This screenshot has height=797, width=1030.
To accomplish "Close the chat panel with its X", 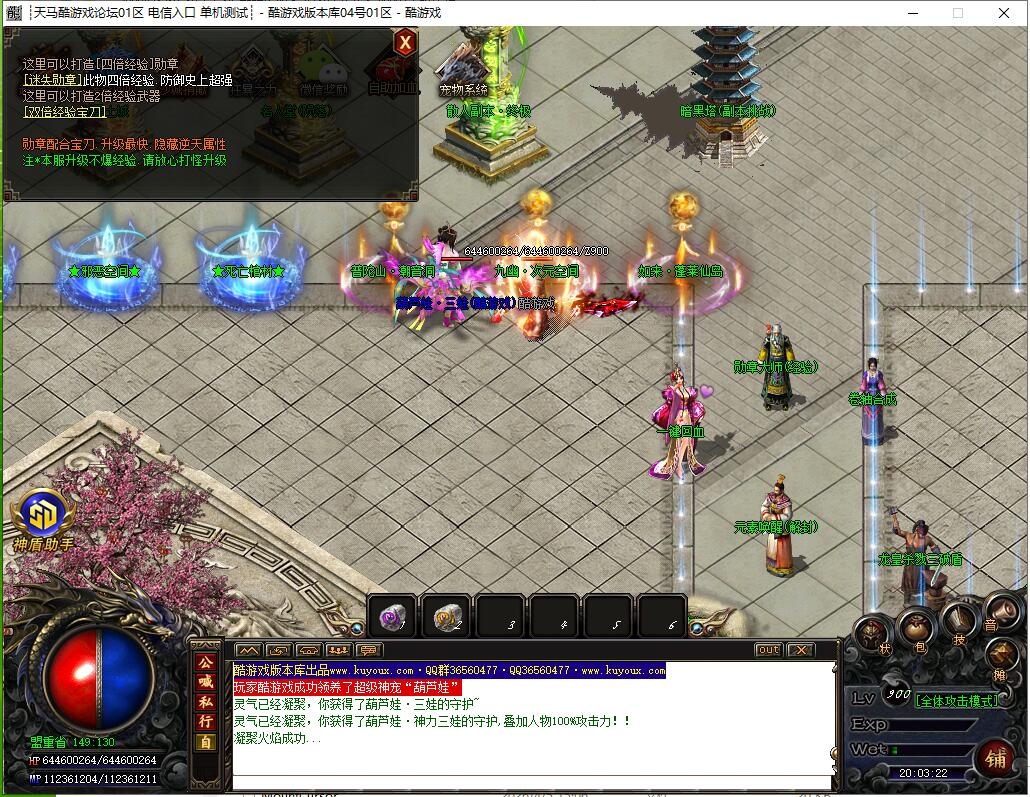I will click(x=800, y=650).
